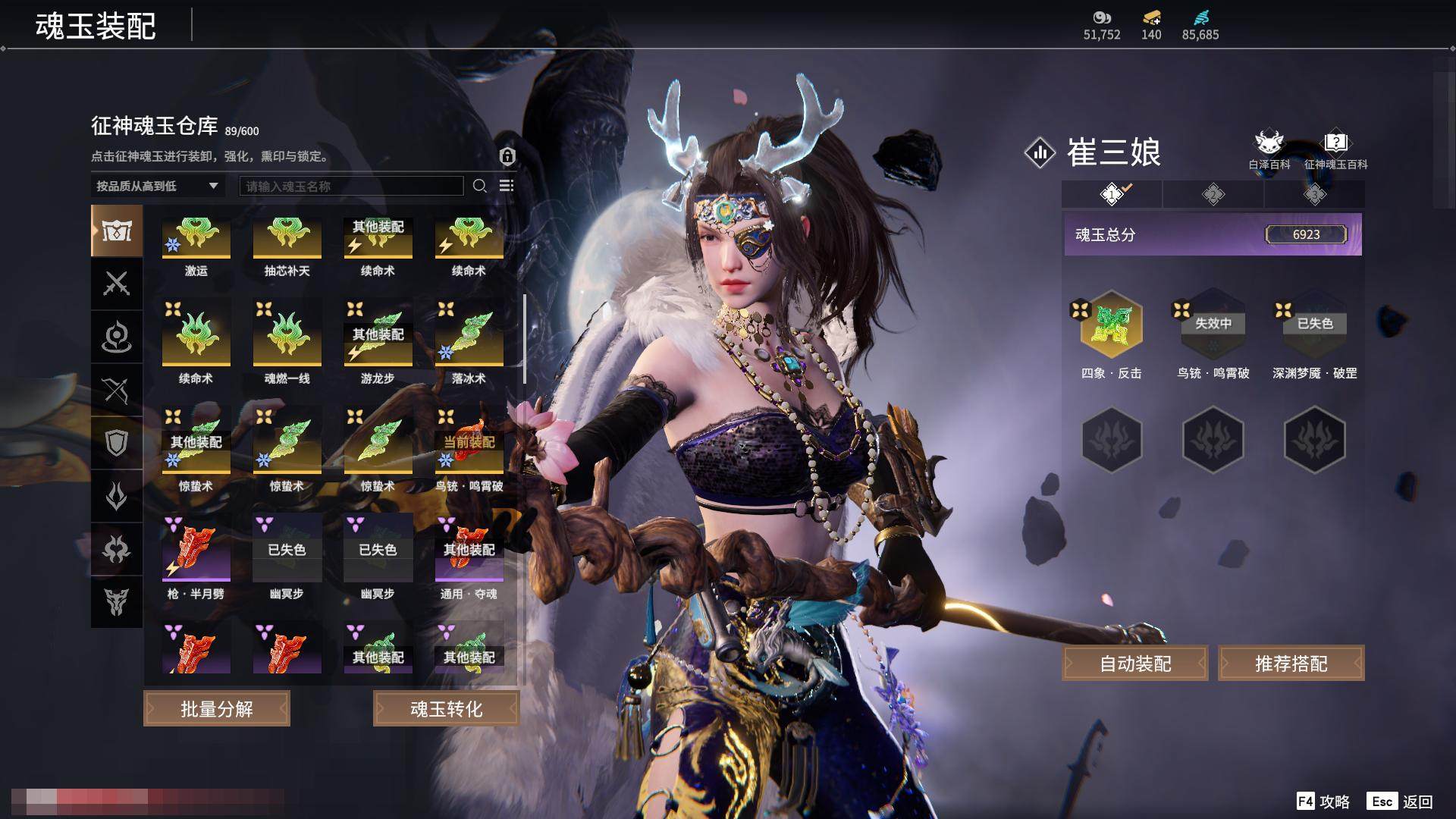Toggle the padlock lock icon
1456x819 pixels.
(x=507, y=156)
